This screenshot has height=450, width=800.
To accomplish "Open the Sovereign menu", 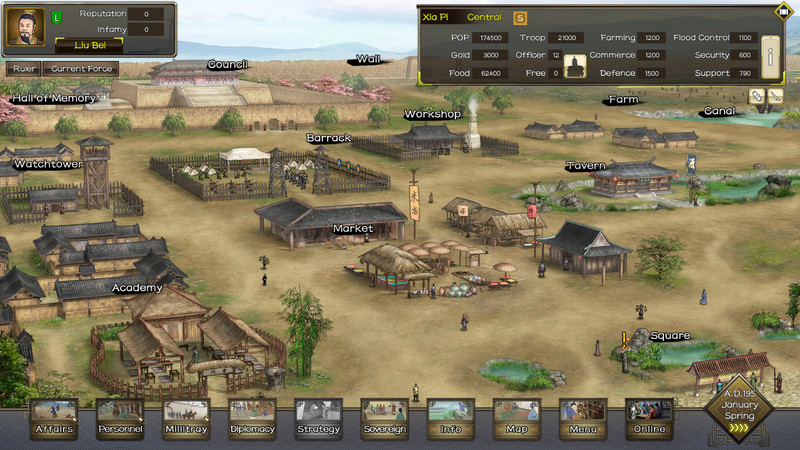I will [x=384, y=418].
